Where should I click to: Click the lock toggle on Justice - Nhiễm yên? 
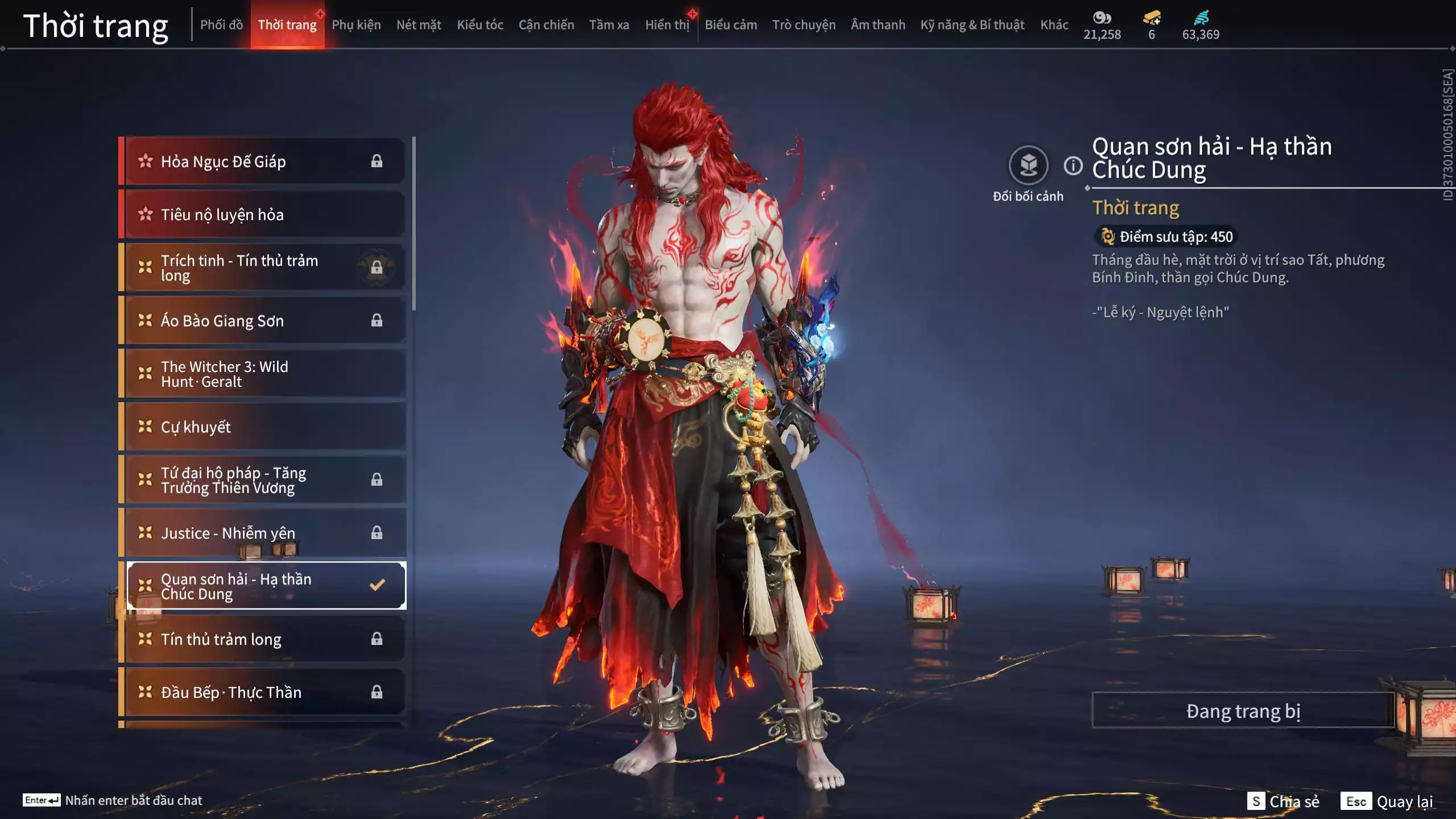click(377, 533)
